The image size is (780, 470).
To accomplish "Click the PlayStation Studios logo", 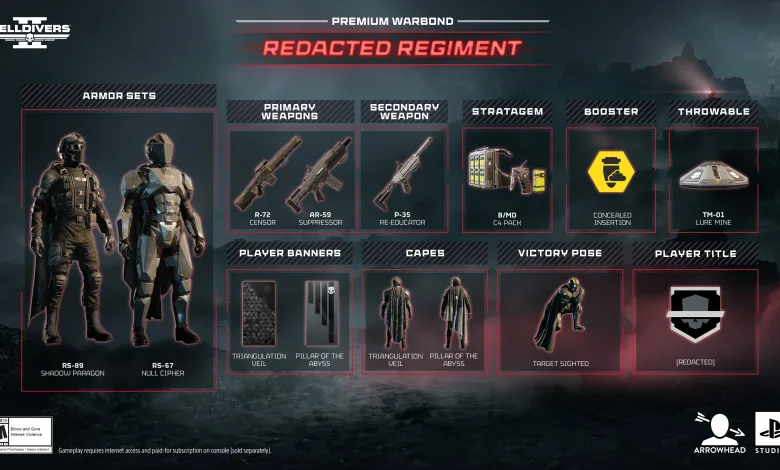I will coord(767,432).
